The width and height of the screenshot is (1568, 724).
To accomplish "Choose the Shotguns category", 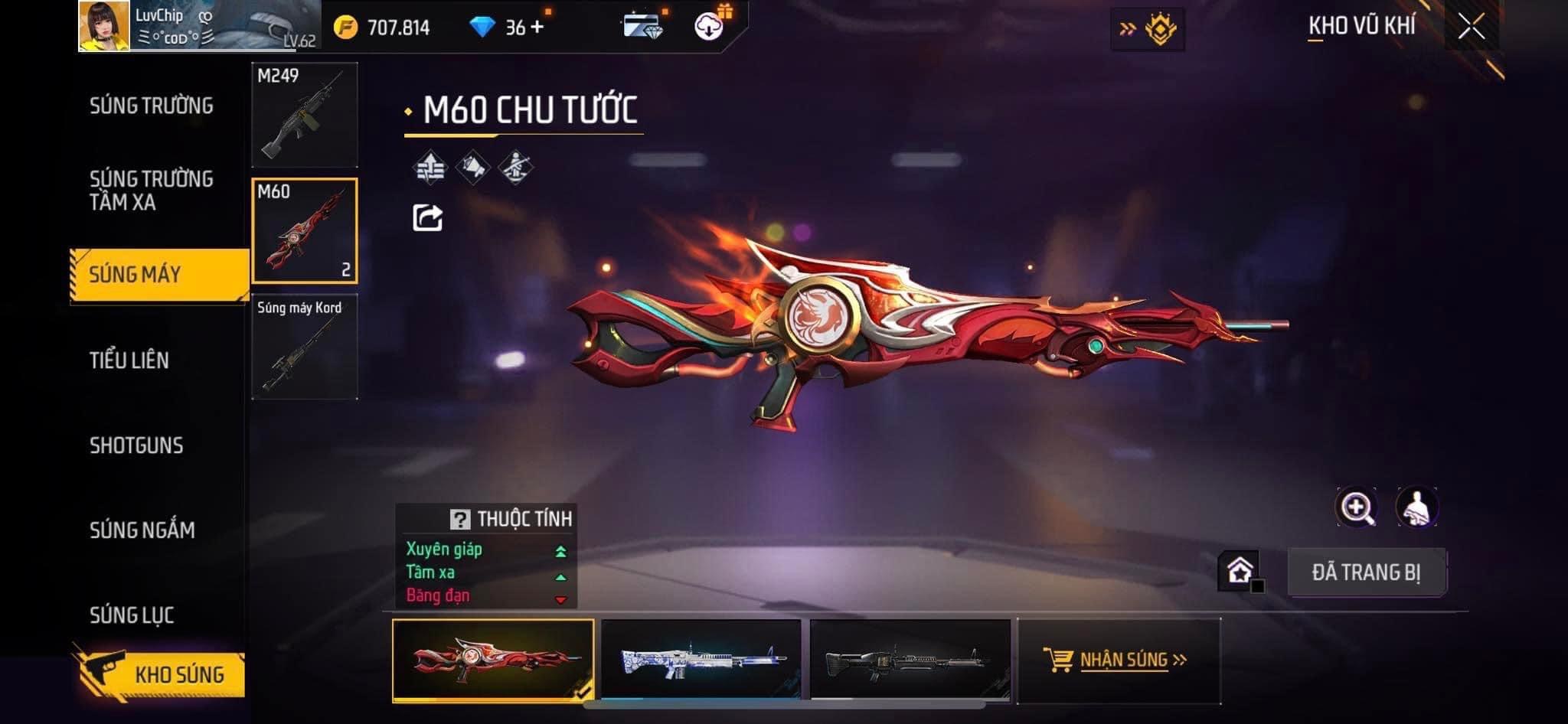I will pyautogui.click(x=136, y=445).
